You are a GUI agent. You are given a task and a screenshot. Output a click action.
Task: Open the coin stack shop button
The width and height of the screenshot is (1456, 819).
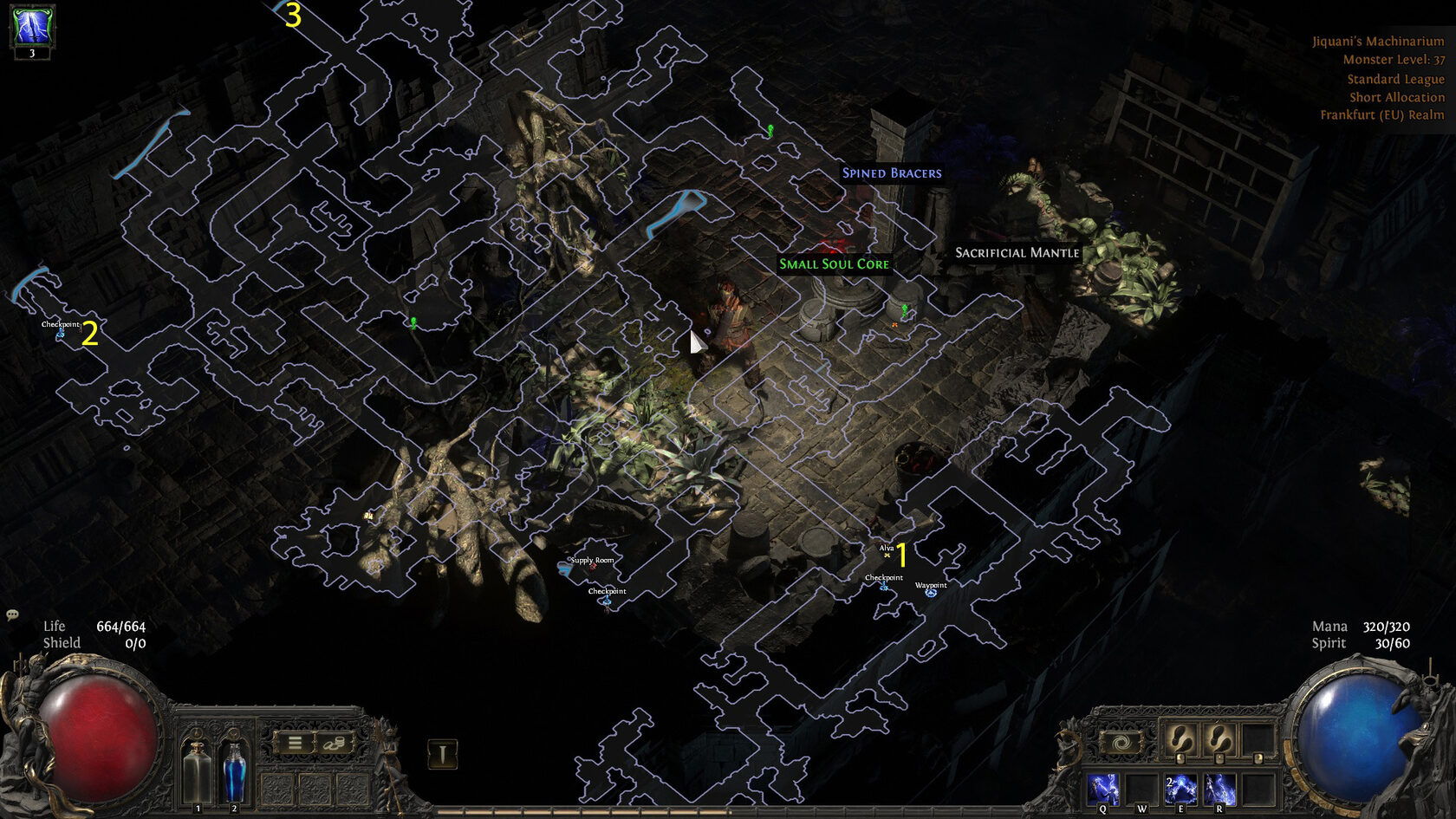335,743
